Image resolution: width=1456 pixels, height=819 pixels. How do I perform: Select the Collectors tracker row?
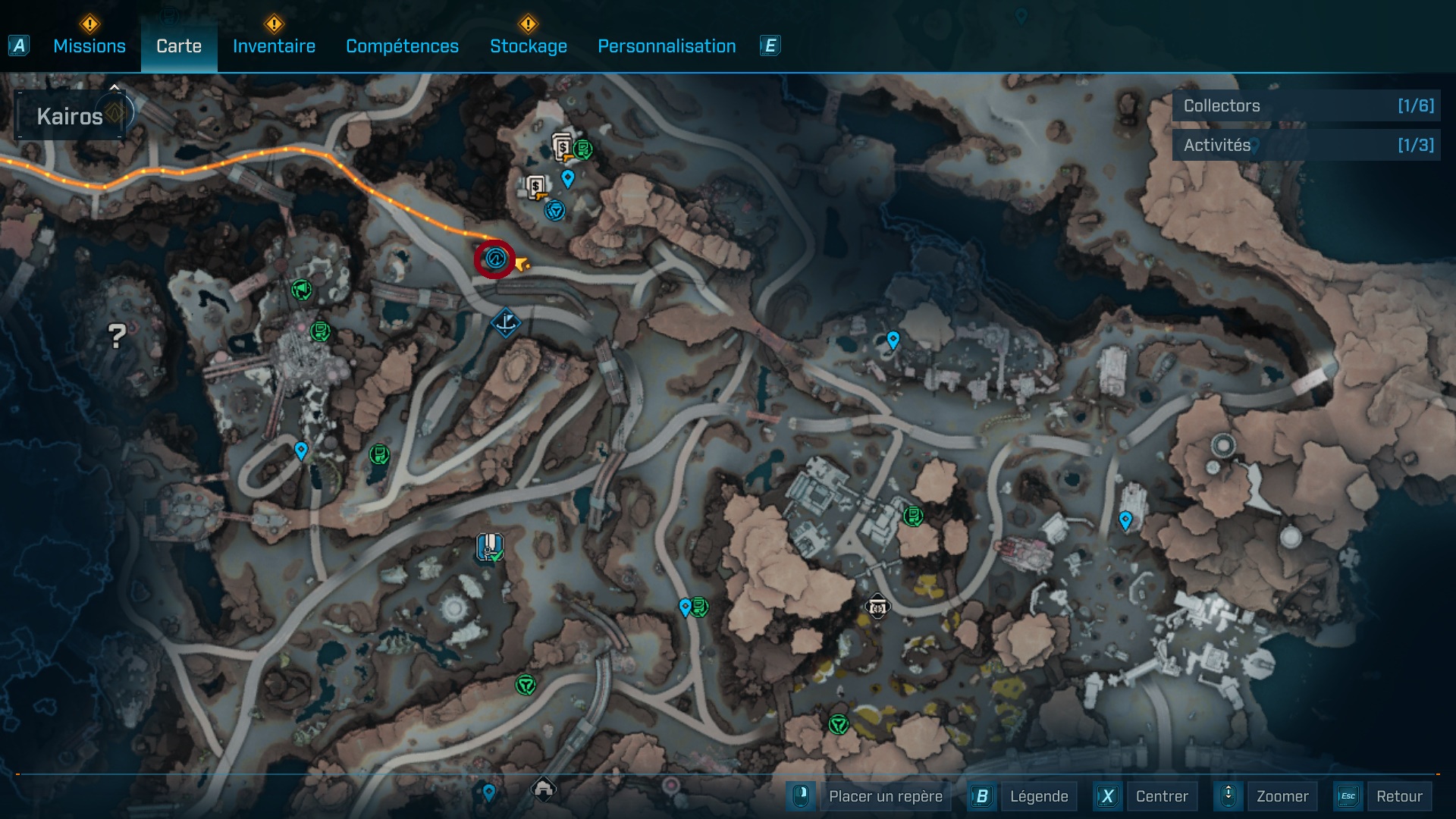[x=1306, y=106]
